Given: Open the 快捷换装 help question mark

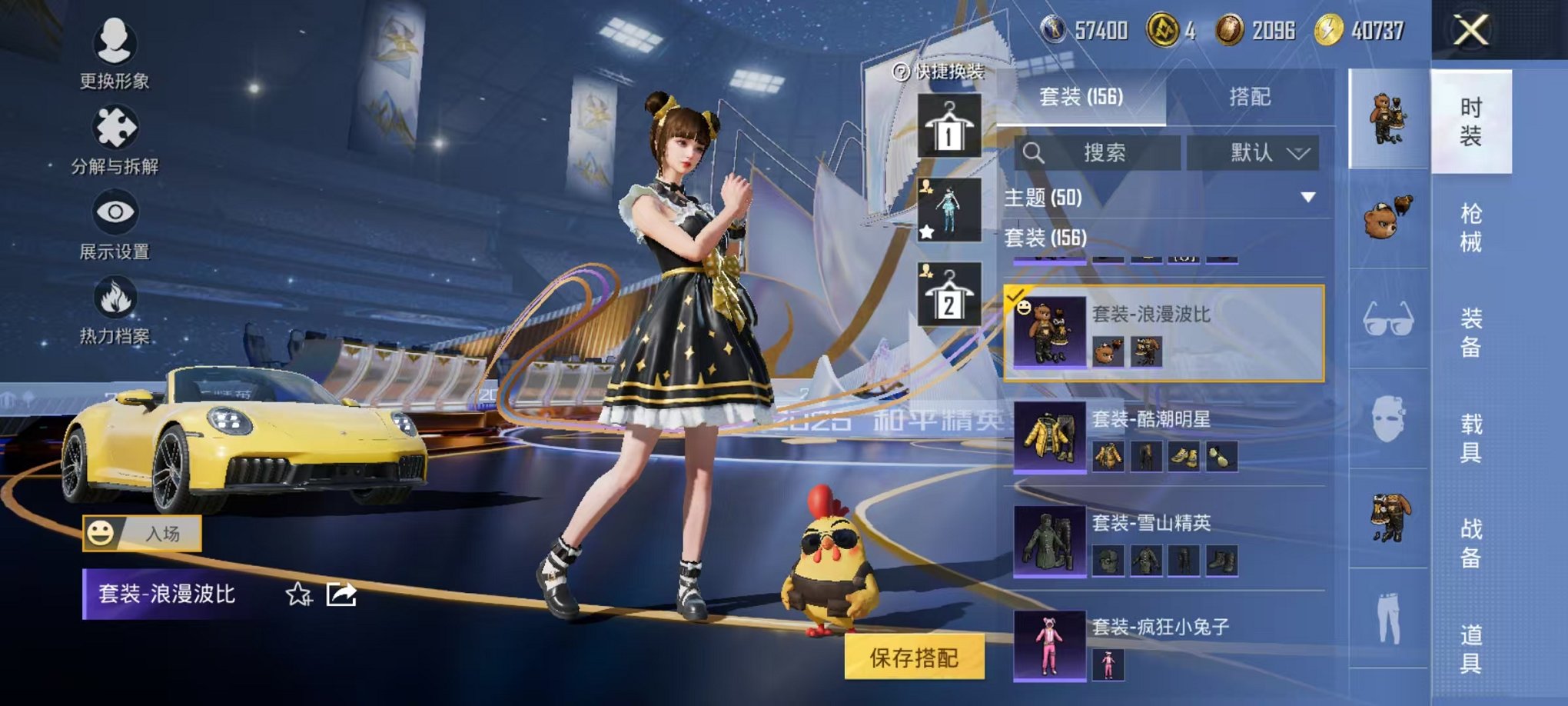Looking at the screenshot, I should click(899, 72).
